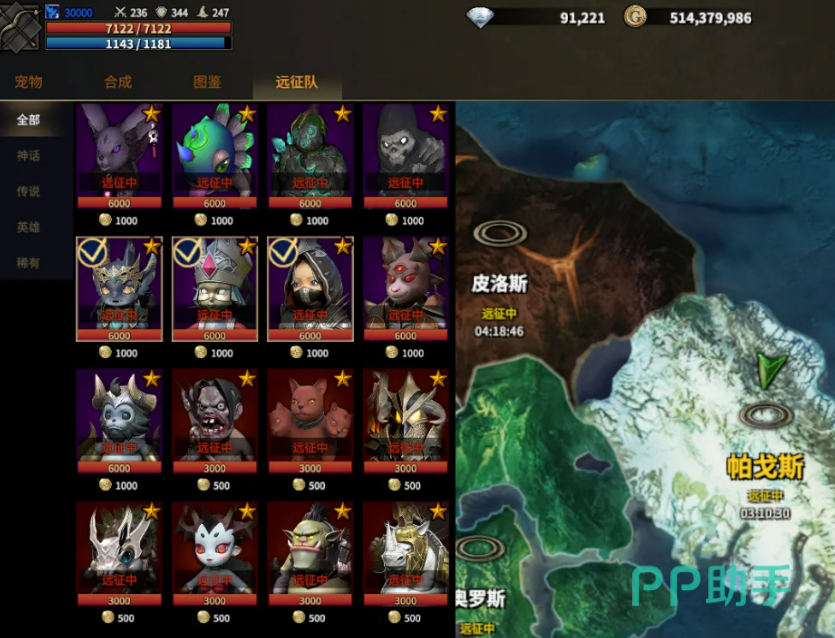The width and height of the screenshot is (835, 638).
Task: Choose the green spiky dragon pet card
Action: click(214, 152)
